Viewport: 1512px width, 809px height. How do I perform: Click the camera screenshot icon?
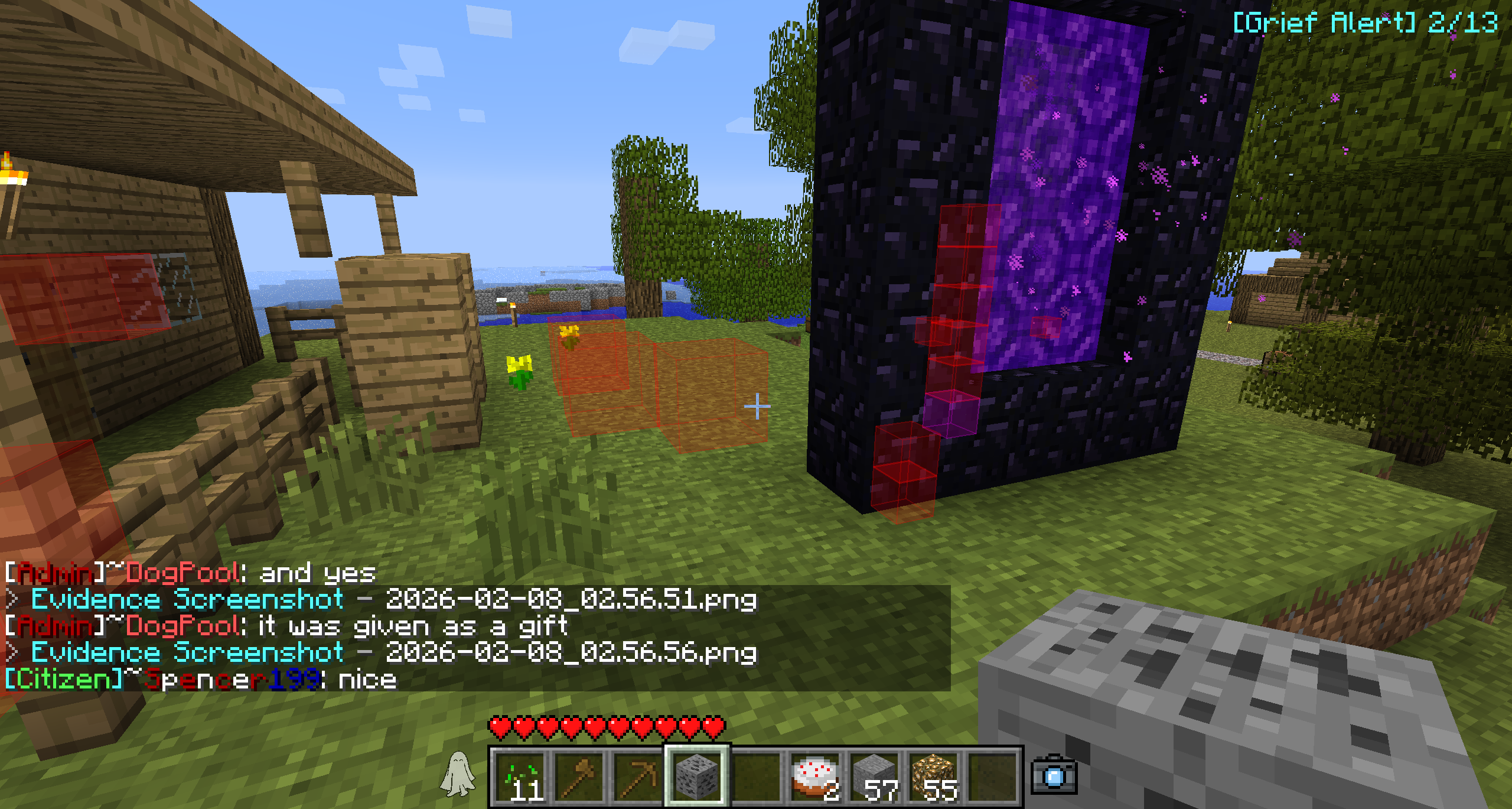[x=1054, y=774]
